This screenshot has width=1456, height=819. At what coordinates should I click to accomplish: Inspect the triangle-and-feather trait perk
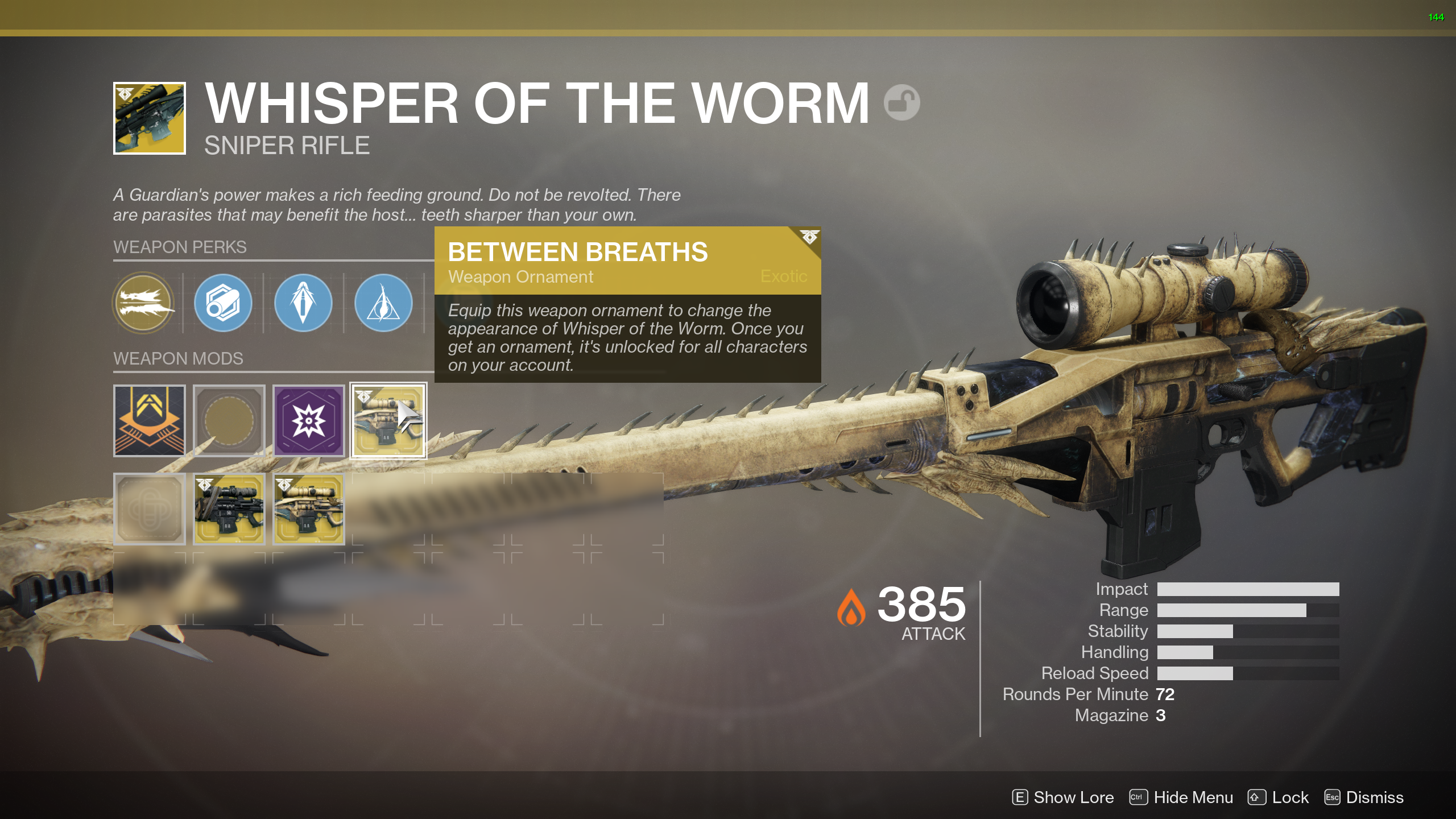pos(383,303)
